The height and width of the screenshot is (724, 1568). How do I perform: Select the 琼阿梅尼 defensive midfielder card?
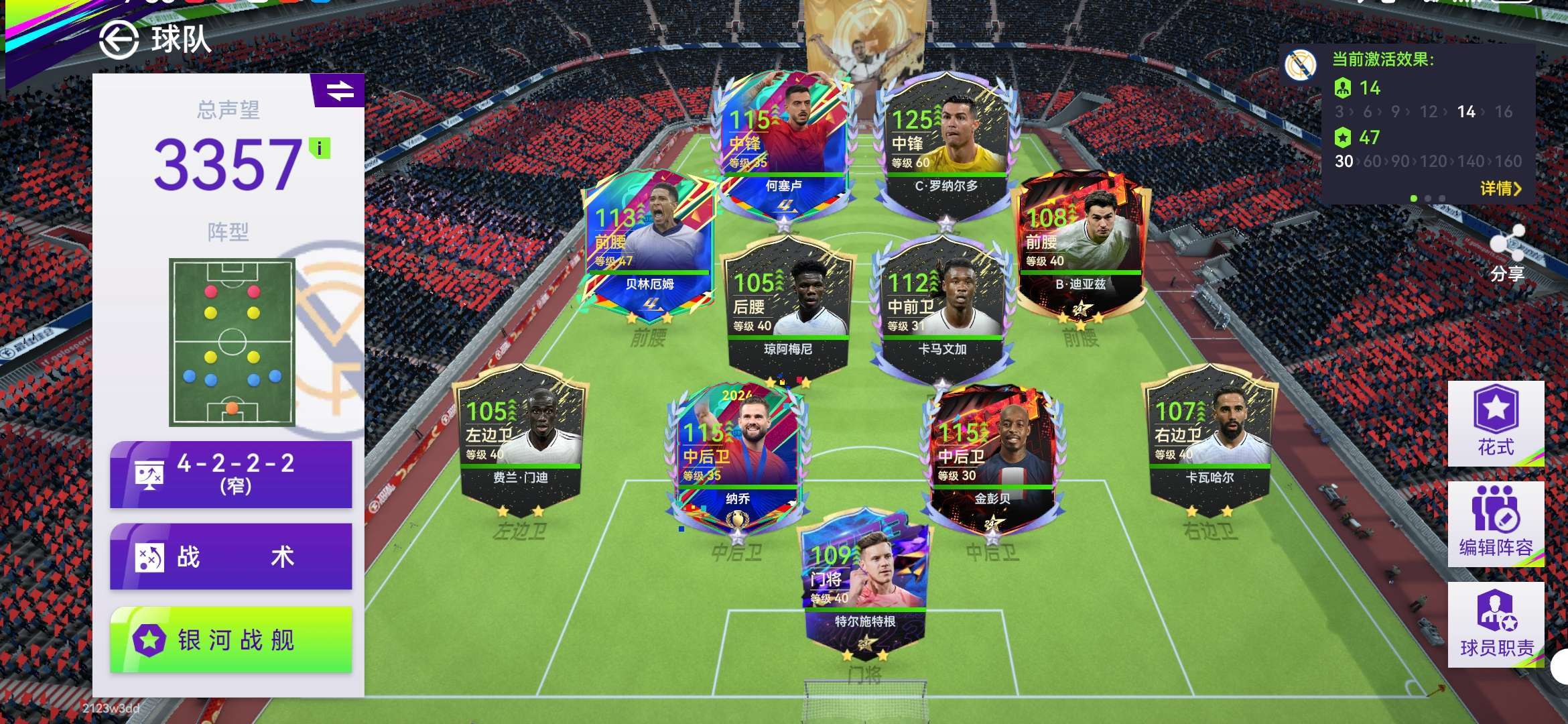tap(787, 308)
